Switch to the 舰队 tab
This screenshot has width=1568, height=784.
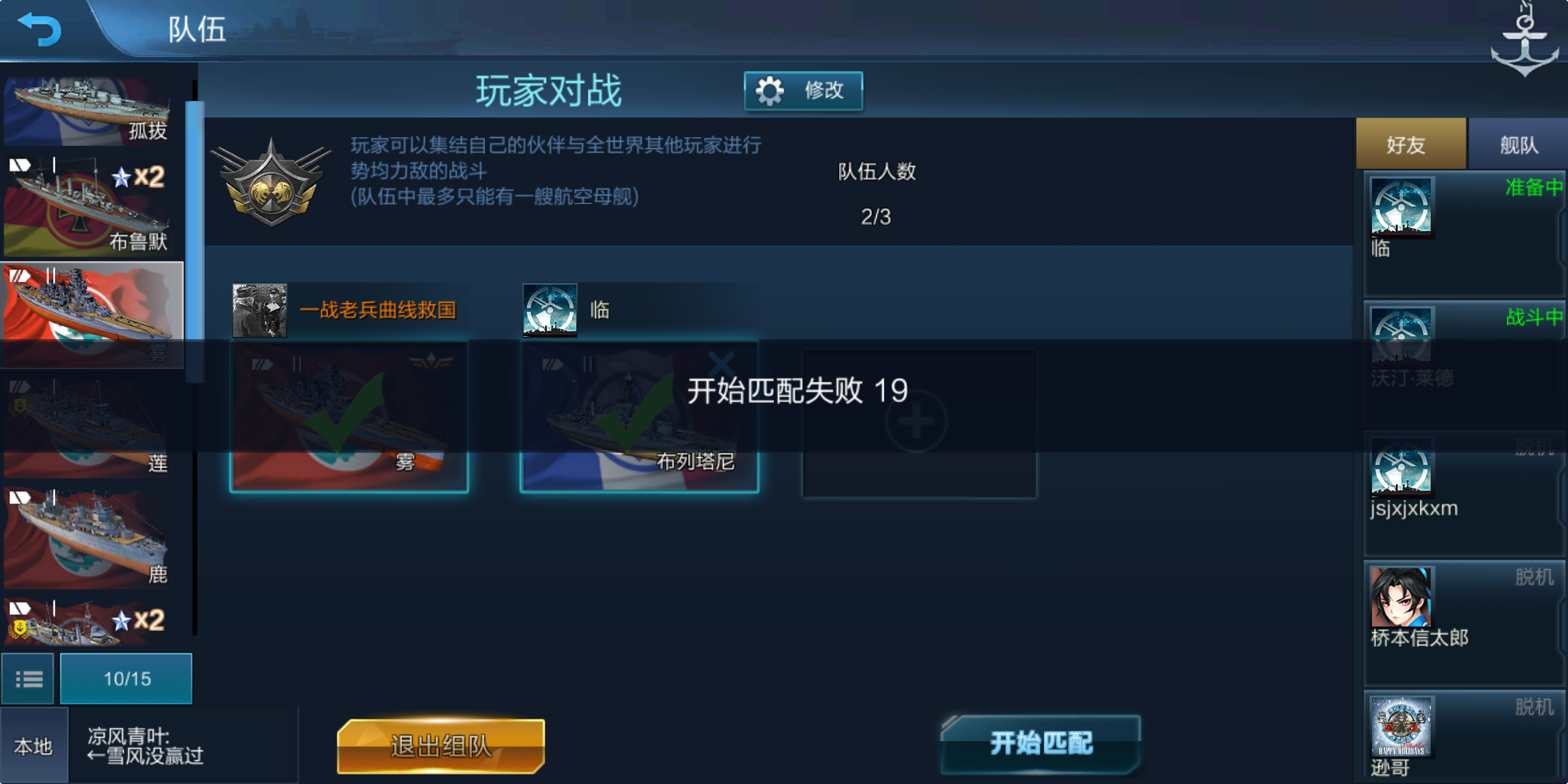click(1519, 143)
